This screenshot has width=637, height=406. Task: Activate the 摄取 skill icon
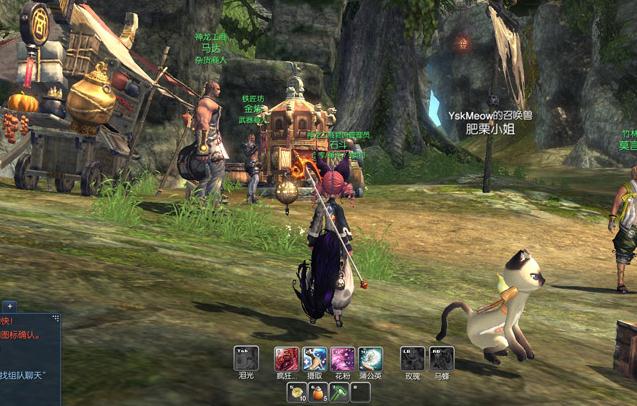pos(315,358)
